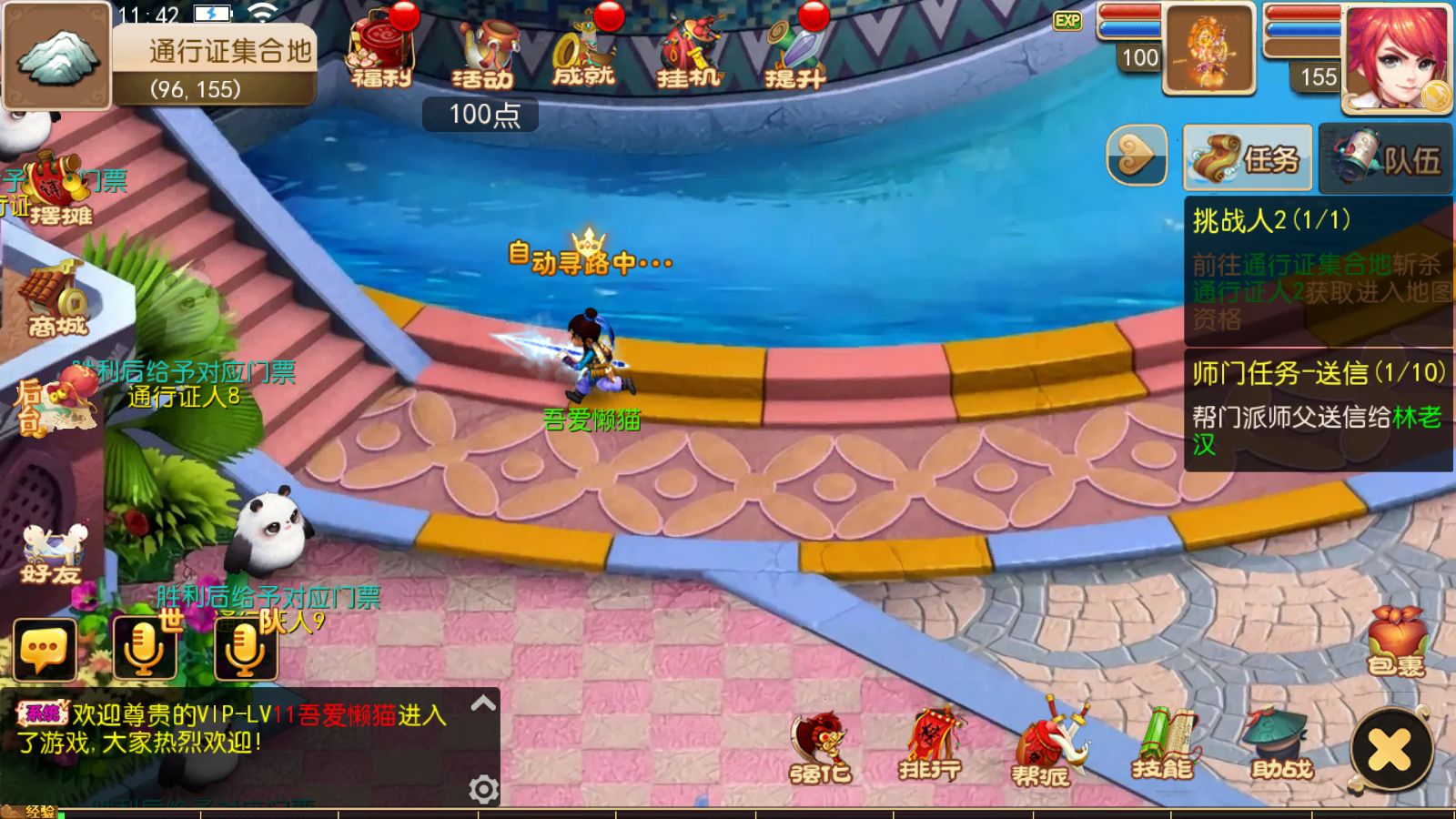Open the 强化 enhancement menu
Screen dimensions: 1456x819
pyautogui.click(x=819, y=748)
